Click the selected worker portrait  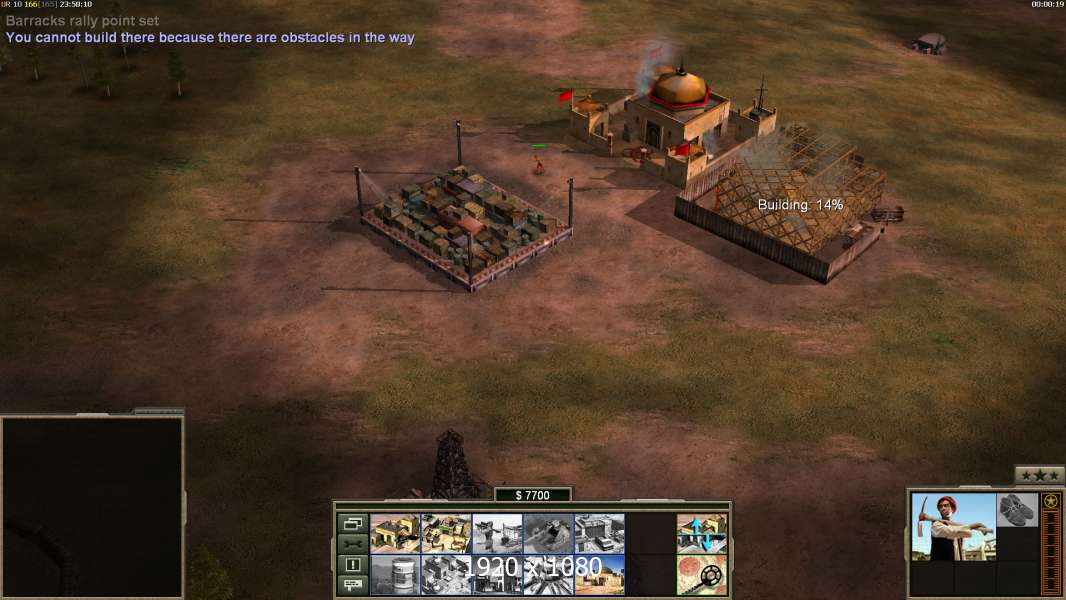[x=953, y=526]
